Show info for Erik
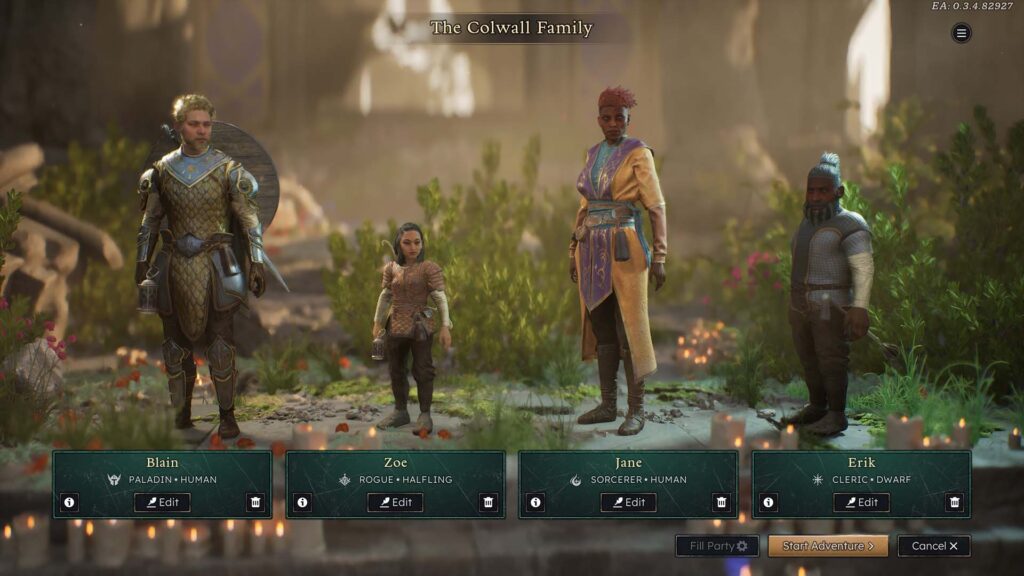 pos(768,502)
